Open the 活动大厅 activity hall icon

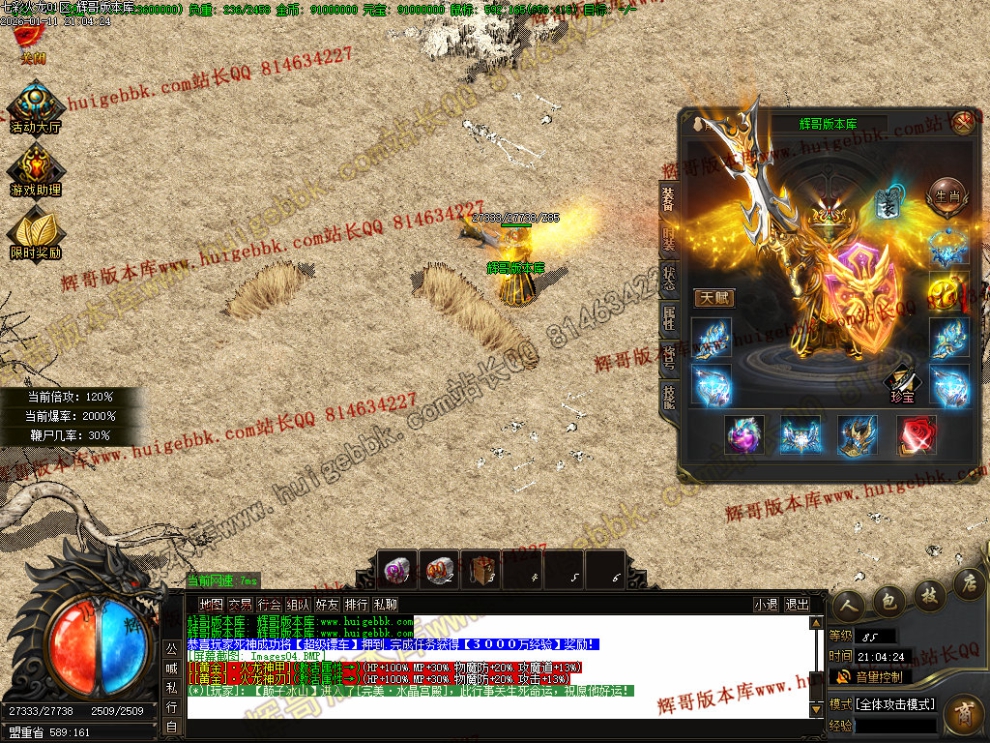pyautogui.click(x=36, y=107)
